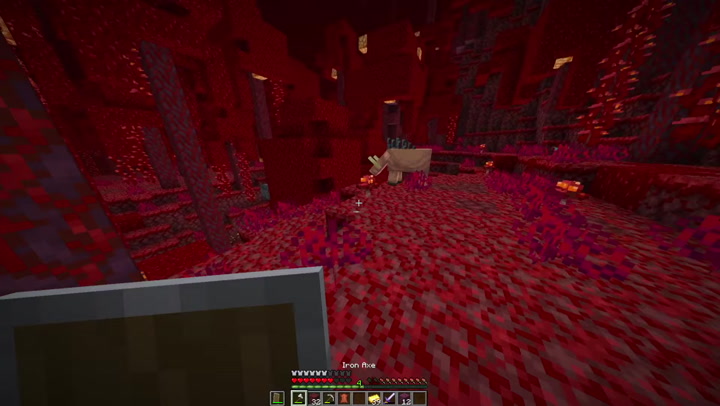
Task: Select the Iron Axe hotbar slot
Action: (x=298, y=398)
